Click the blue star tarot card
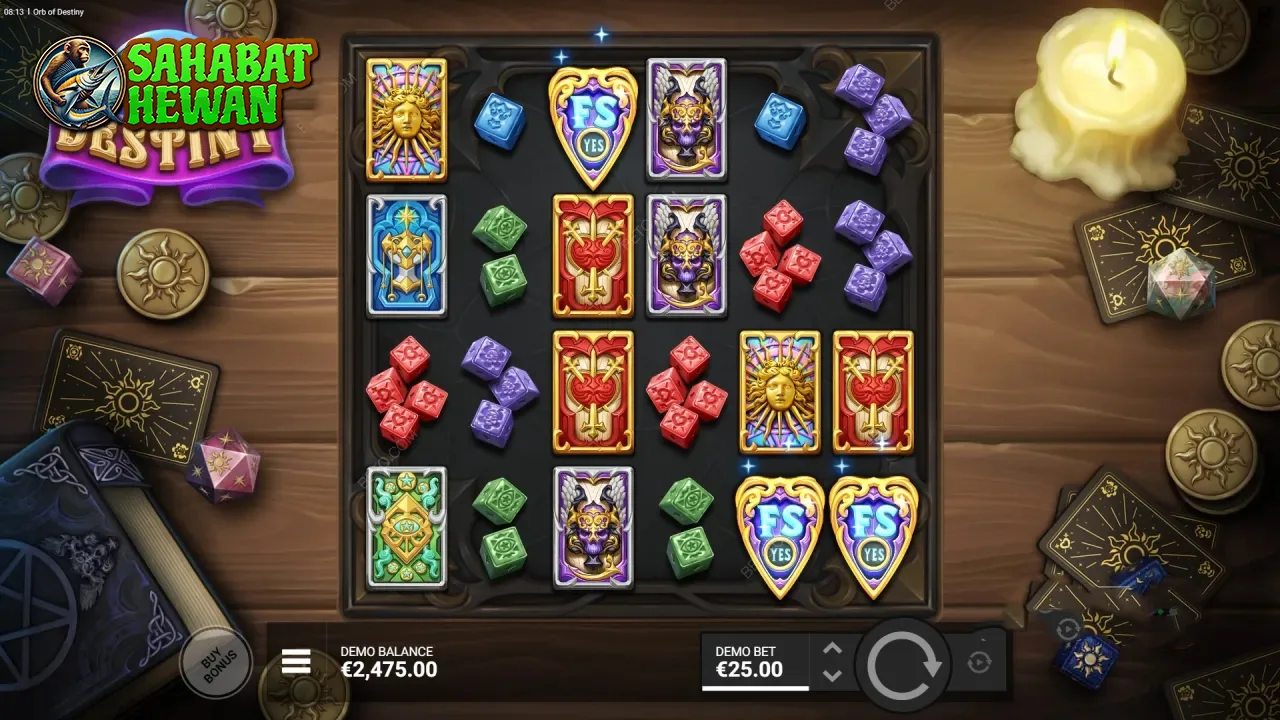Viewport: 1280px width, 720px height. pyautogui.click(x=407, y=255)
